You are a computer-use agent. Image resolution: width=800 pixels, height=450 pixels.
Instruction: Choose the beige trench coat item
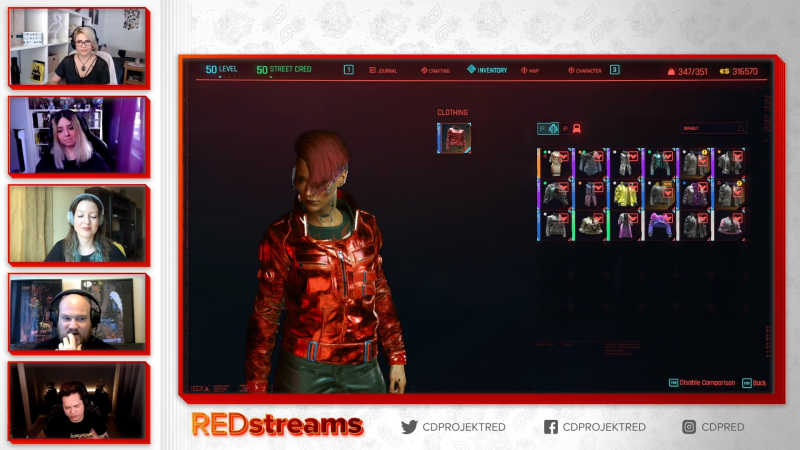point(556,163)
